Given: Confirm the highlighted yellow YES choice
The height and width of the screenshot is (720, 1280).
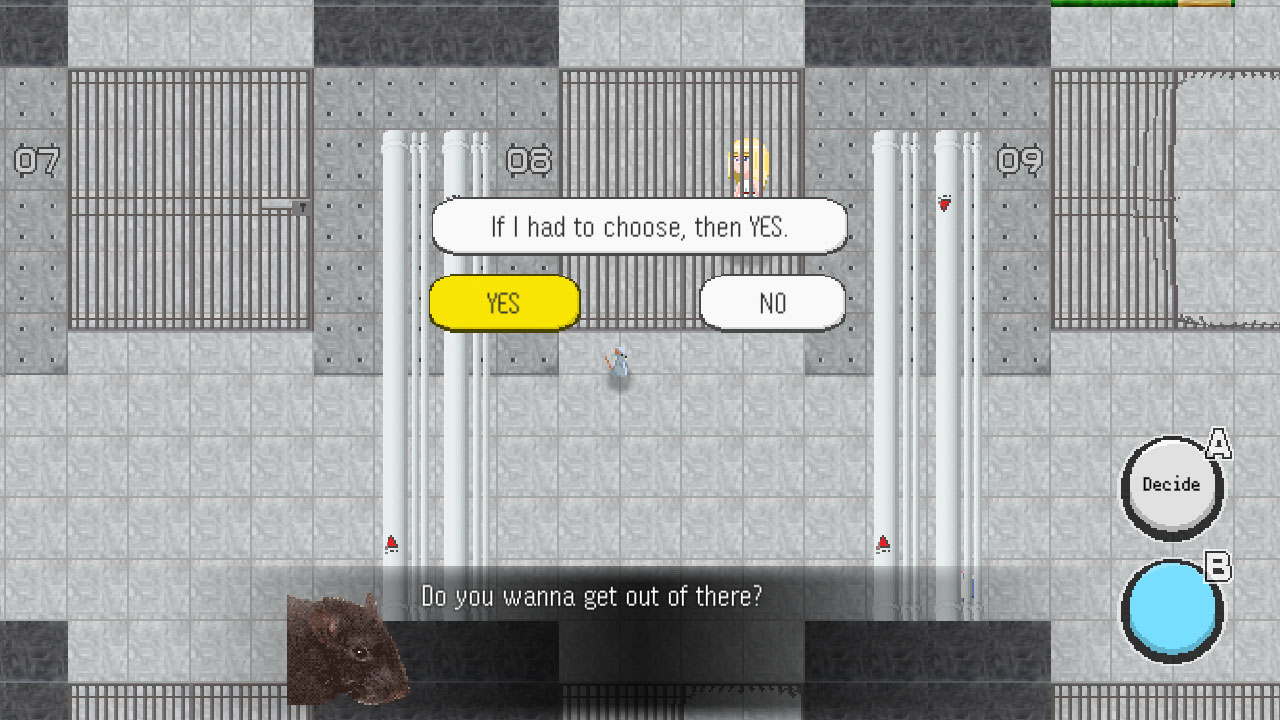Looking at the screenshot, I should 504,303.
